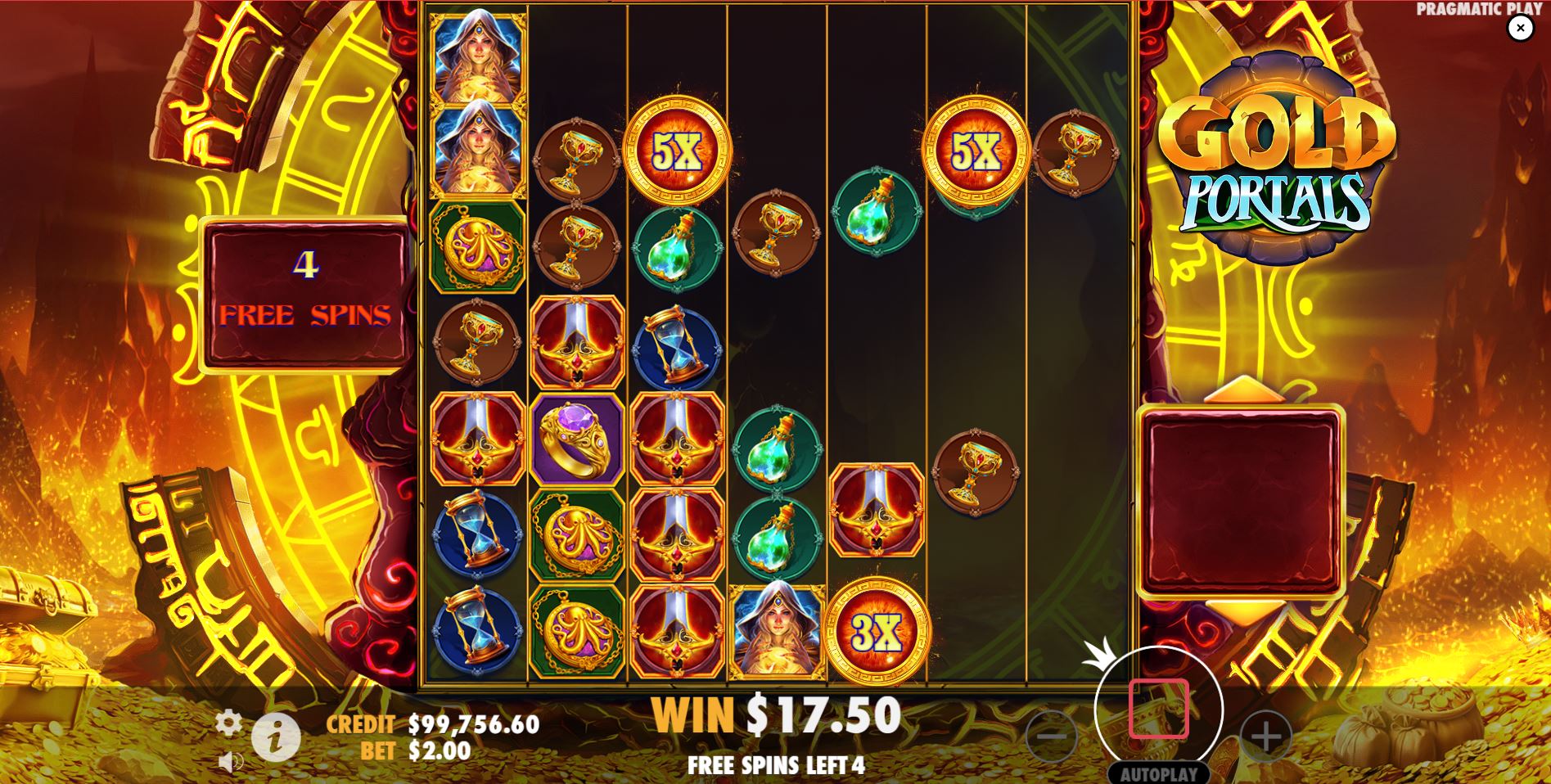
Task: Expand the red multiplier panel on the right
Action: pyautogui.click(x=1243, y=499)
